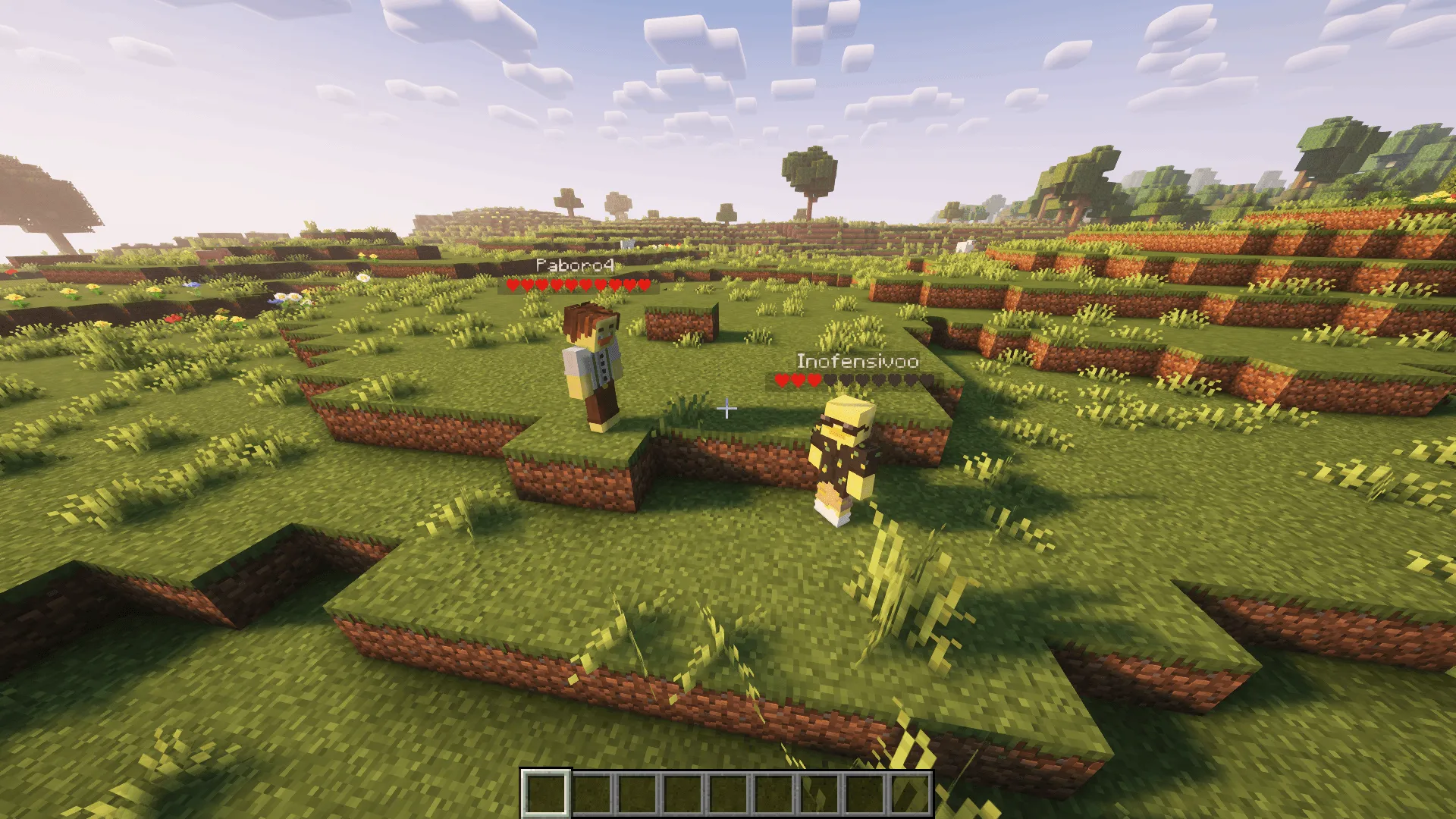
Task: Click the crosshair in screen center
Action: click(728, 409)
